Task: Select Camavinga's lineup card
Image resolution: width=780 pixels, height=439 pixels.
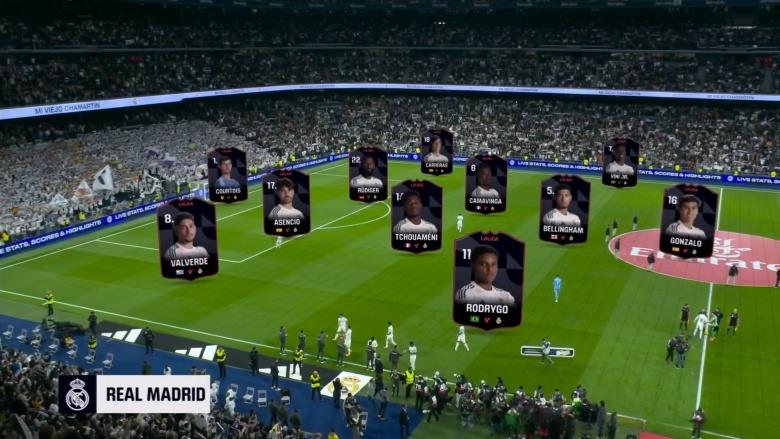Action: coord(486,183)
